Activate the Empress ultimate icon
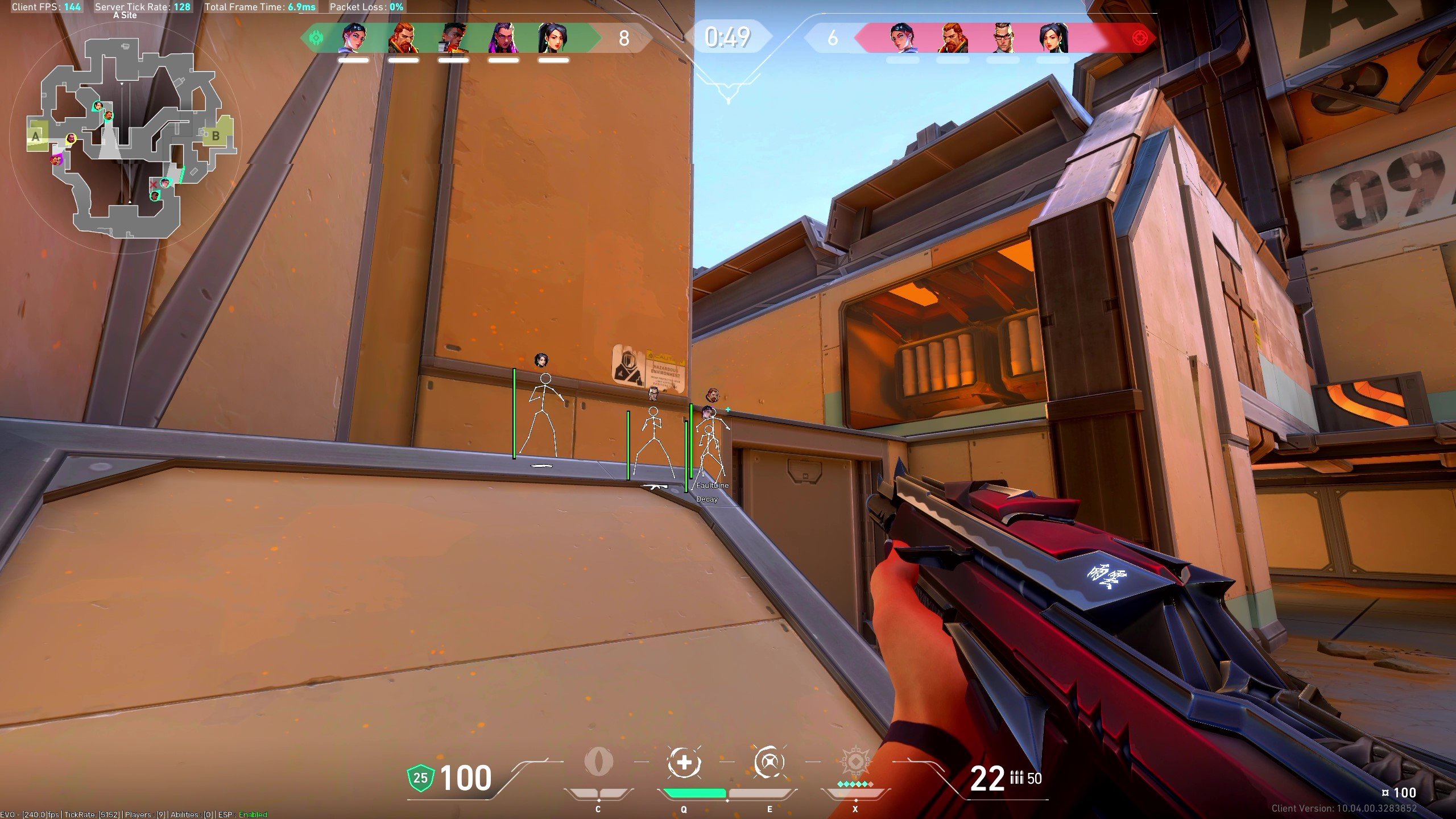Image resolution: width=1456 pixels, height=819 pixels. tap(855, 762)
